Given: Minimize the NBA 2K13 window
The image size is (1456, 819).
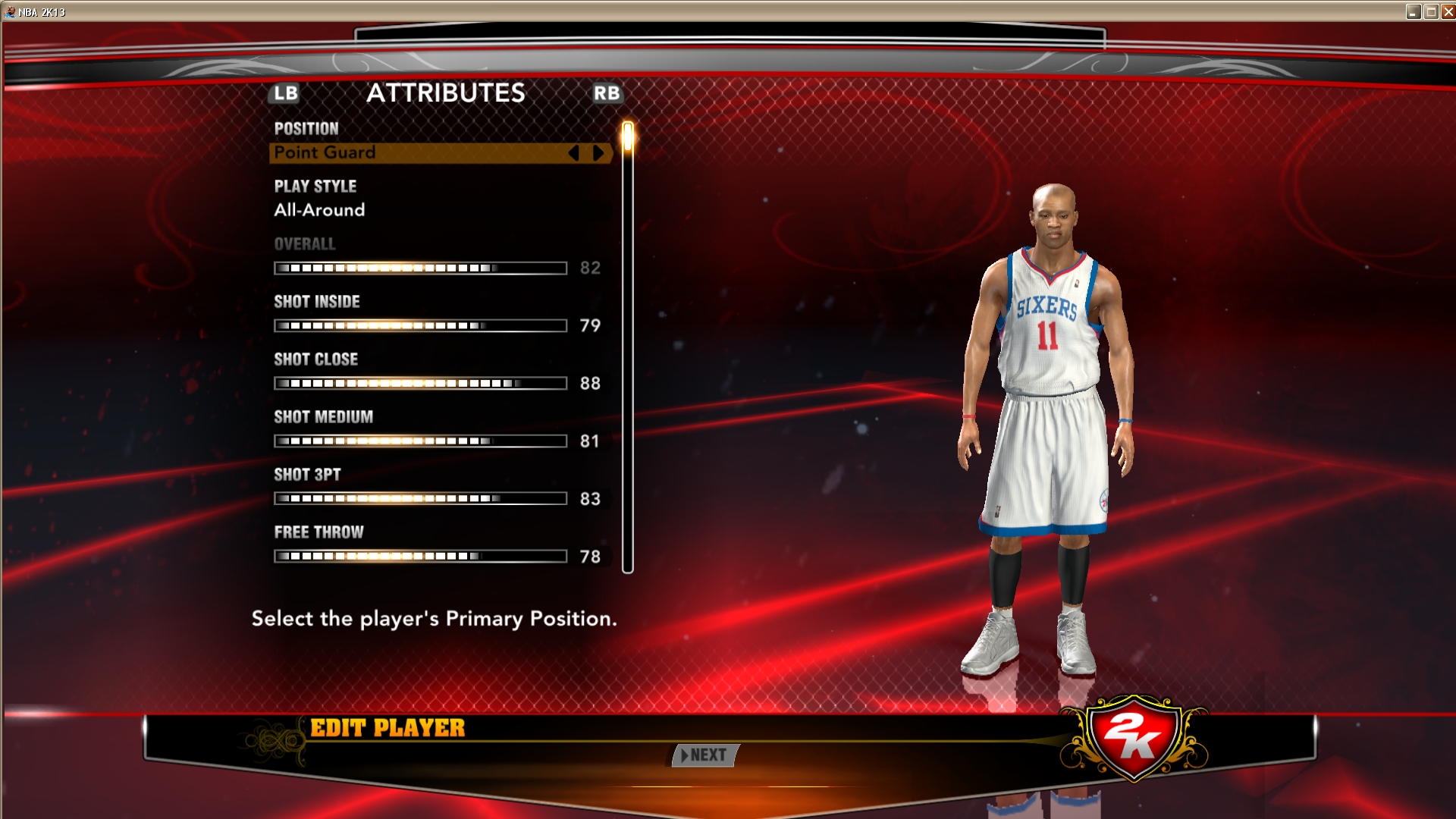Looking at the screenshot, I should (x=1414, y=11).
